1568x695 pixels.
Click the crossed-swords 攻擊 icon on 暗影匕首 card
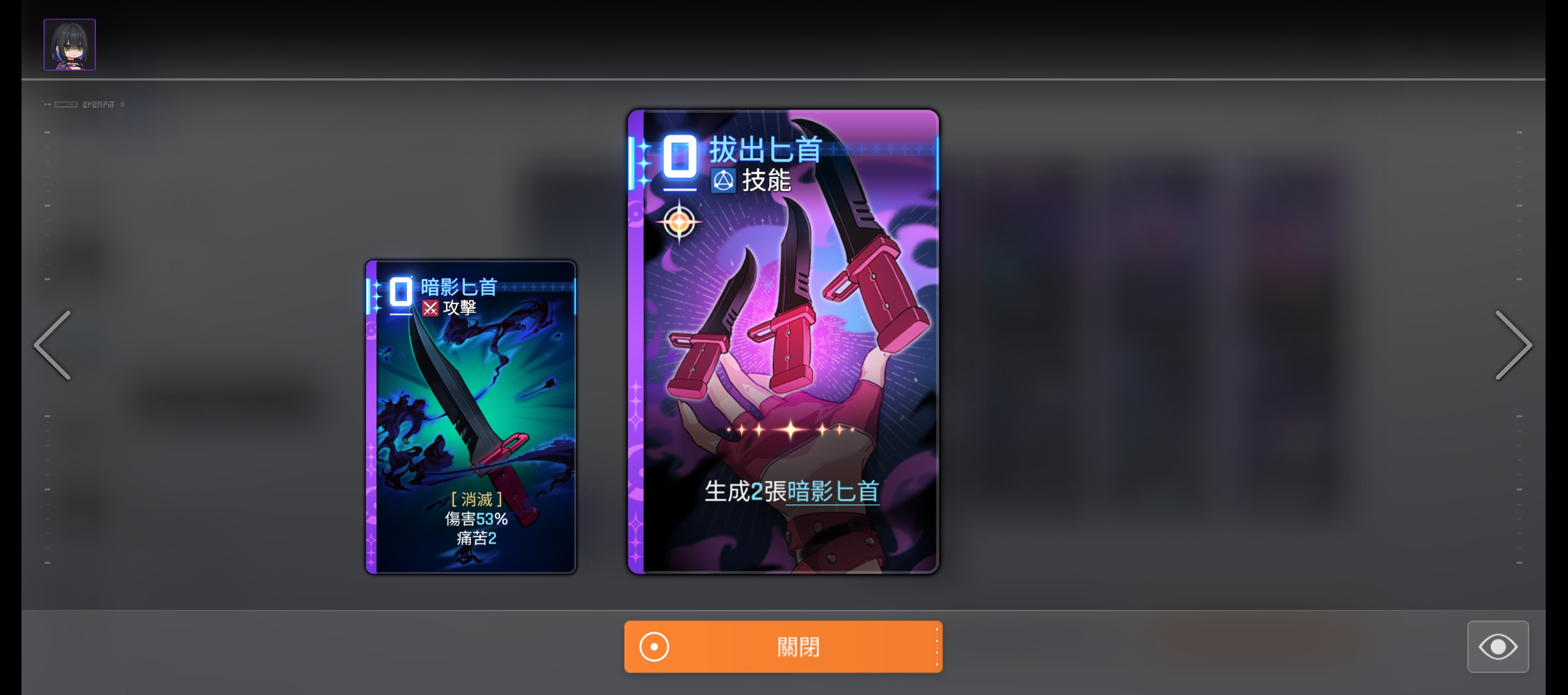coord(431,308)
